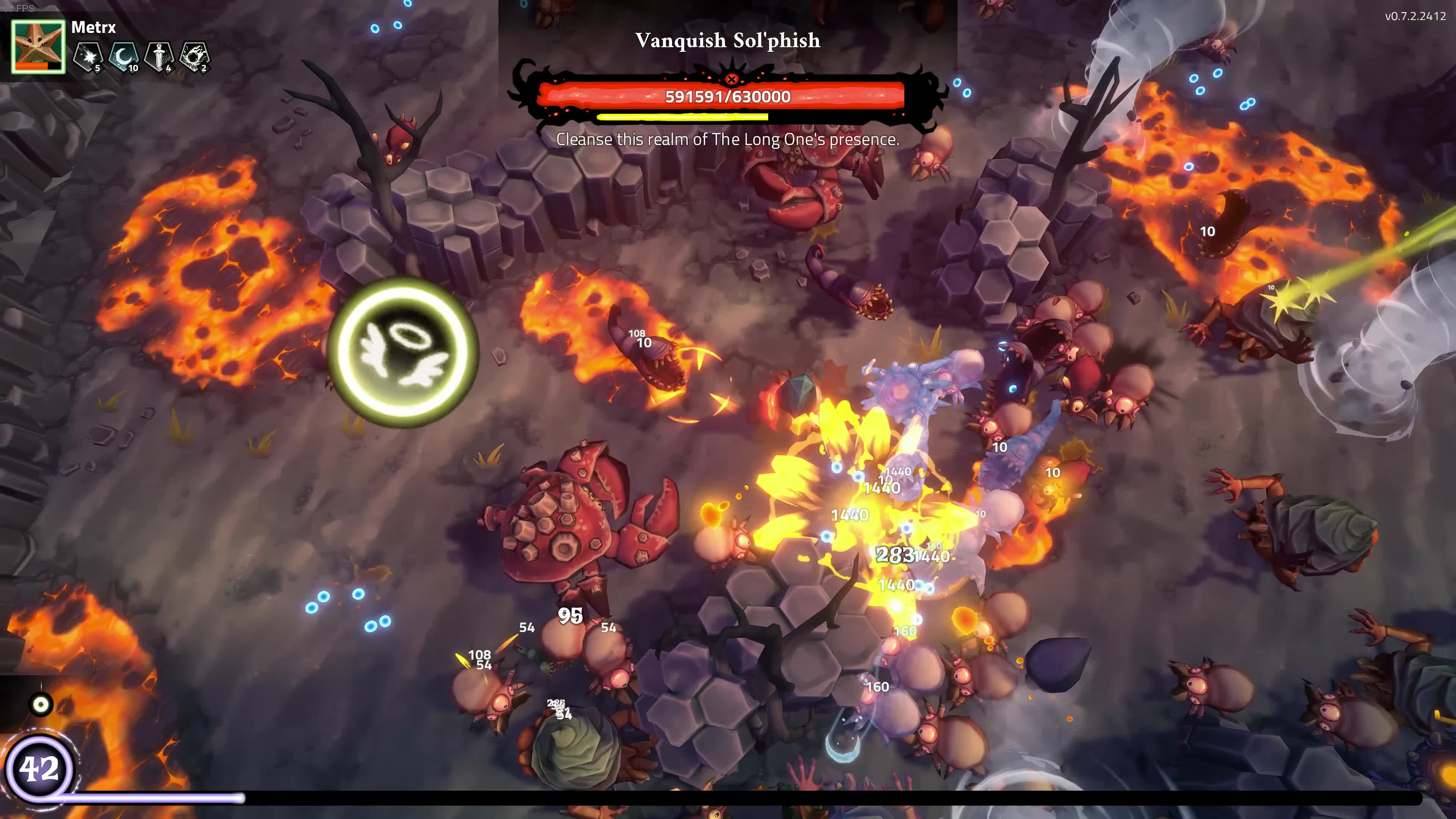Click Metrx's starfish character portrait

[38, 46]
